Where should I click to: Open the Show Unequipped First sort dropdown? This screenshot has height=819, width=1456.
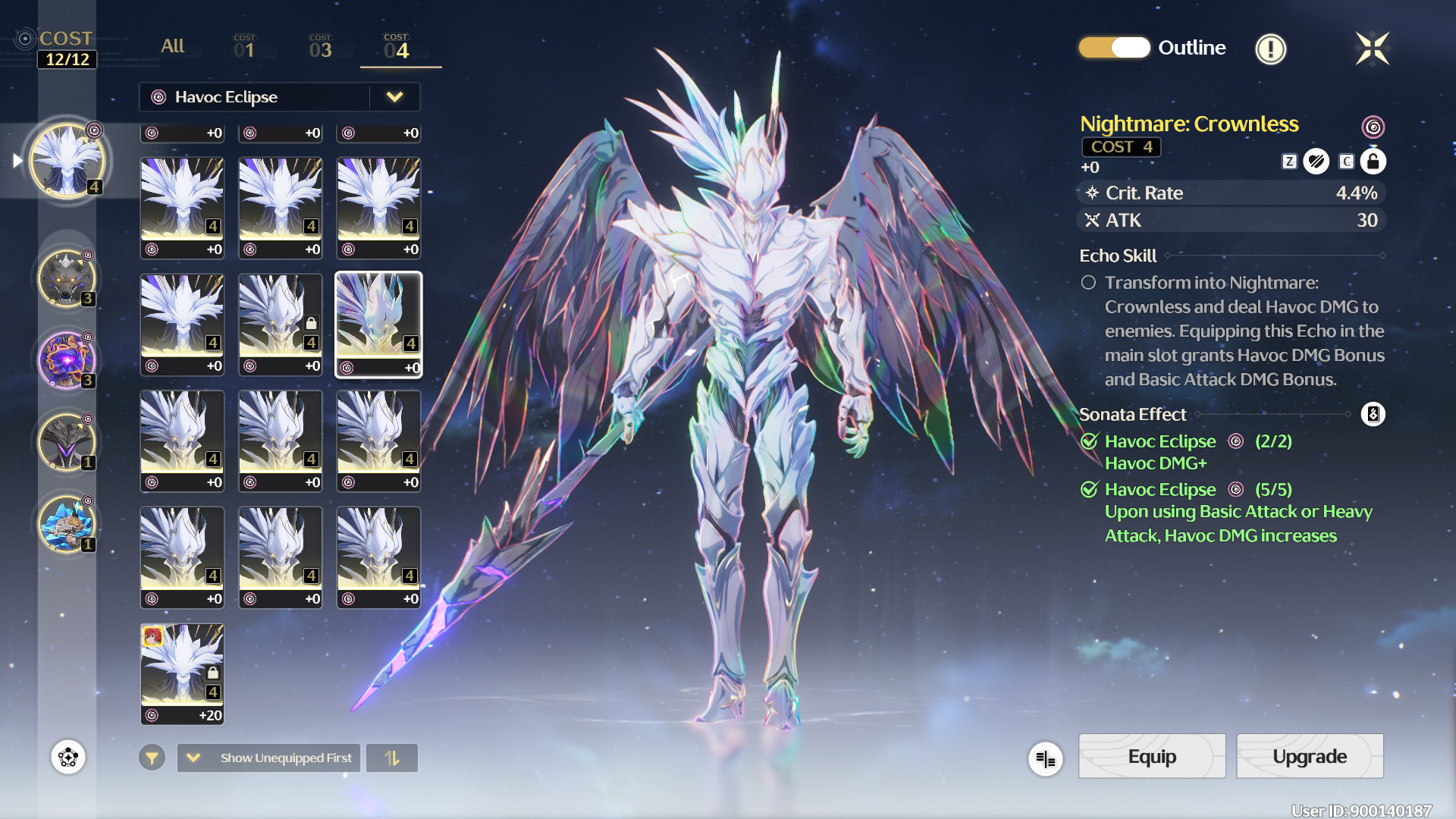[269, 758]
